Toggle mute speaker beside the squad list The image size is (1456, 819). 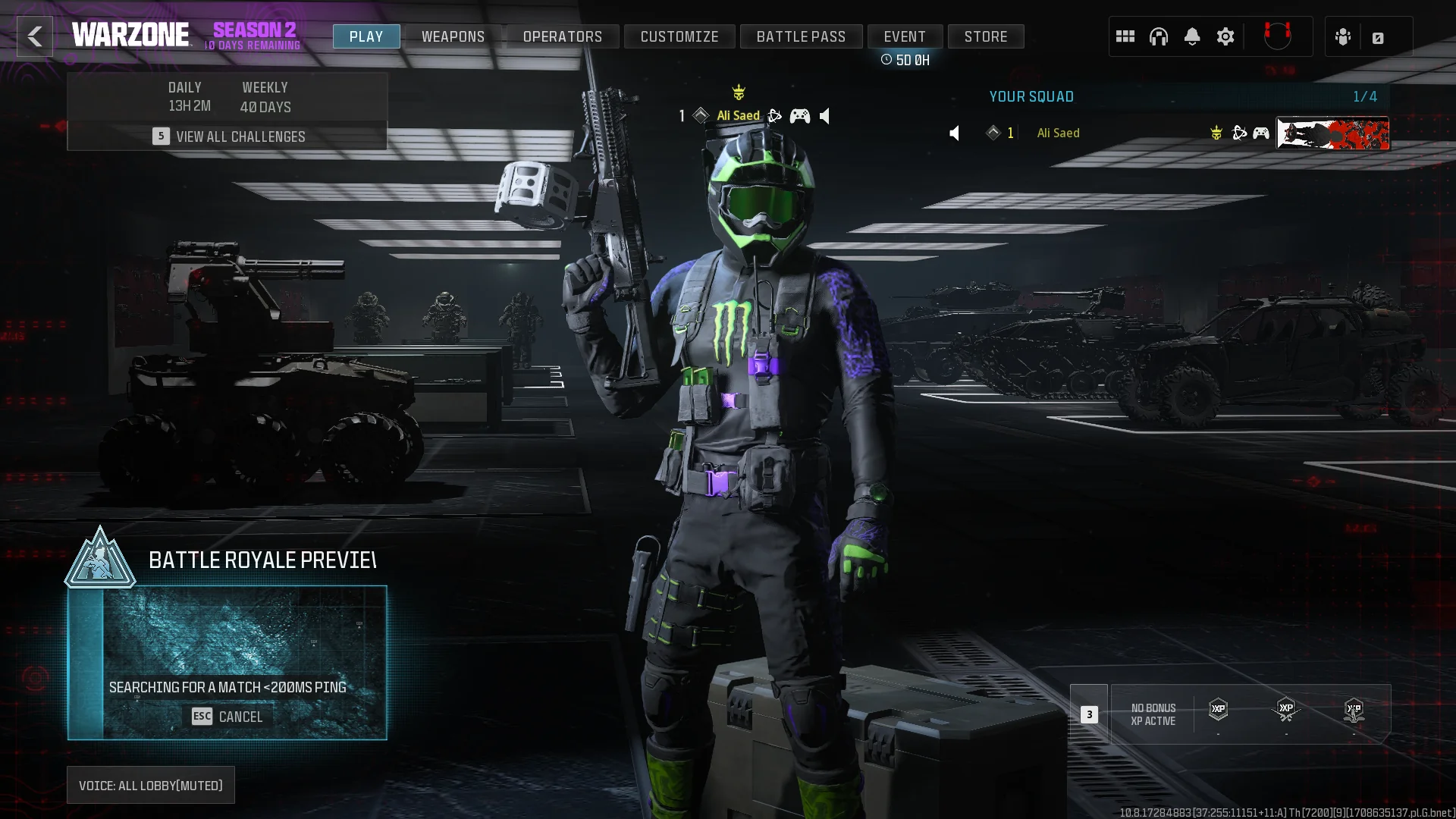tap(955, 133)
